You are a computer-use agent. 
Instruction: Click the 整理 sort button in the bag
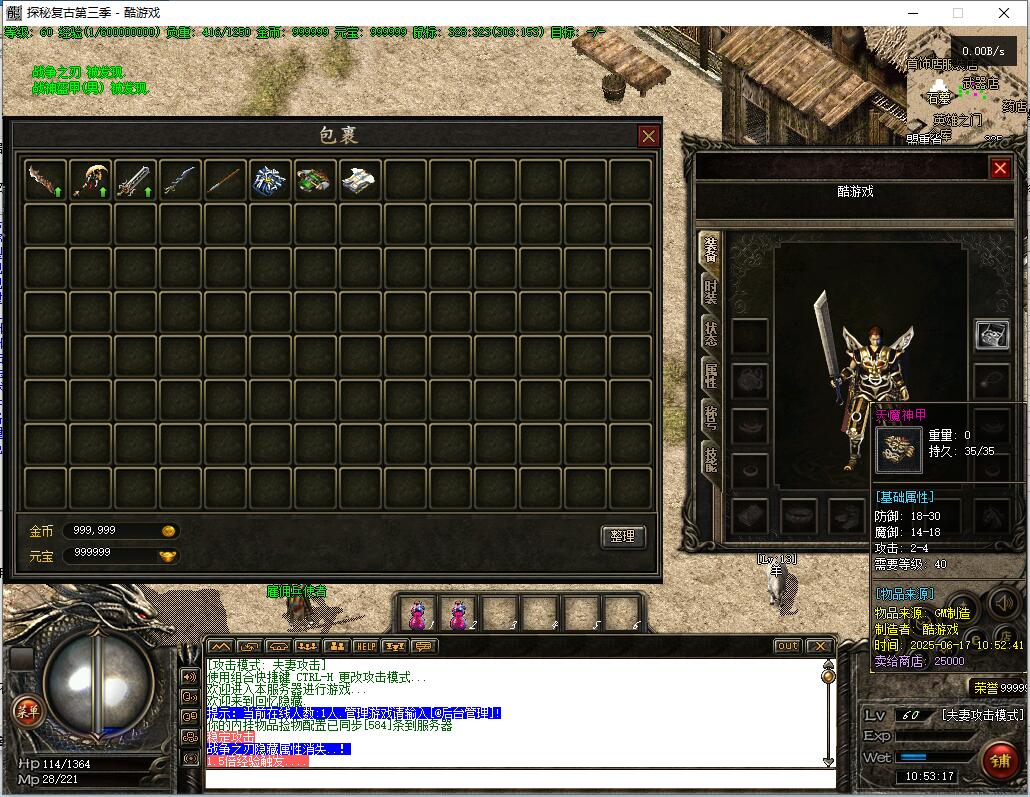[x=622, y=537]
